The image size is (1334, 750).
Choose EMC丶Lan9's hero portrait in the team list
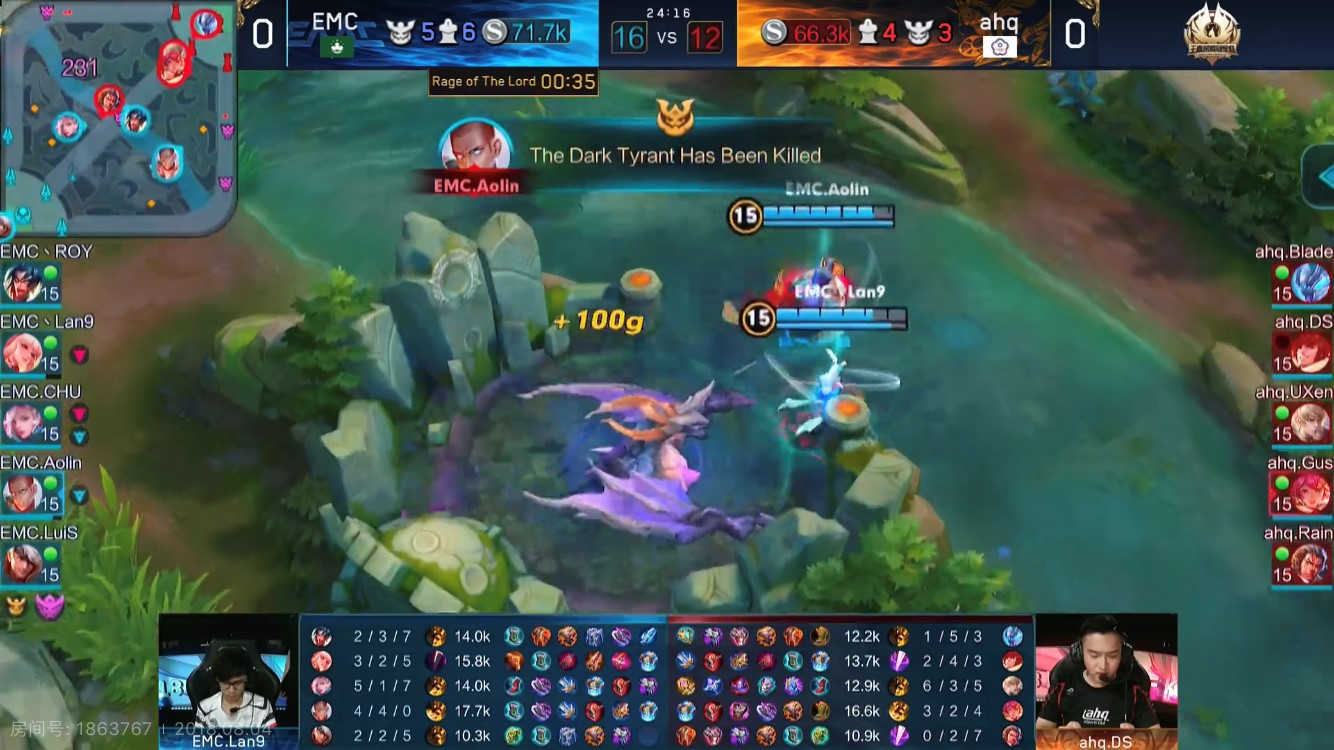[x=22, y=353]
